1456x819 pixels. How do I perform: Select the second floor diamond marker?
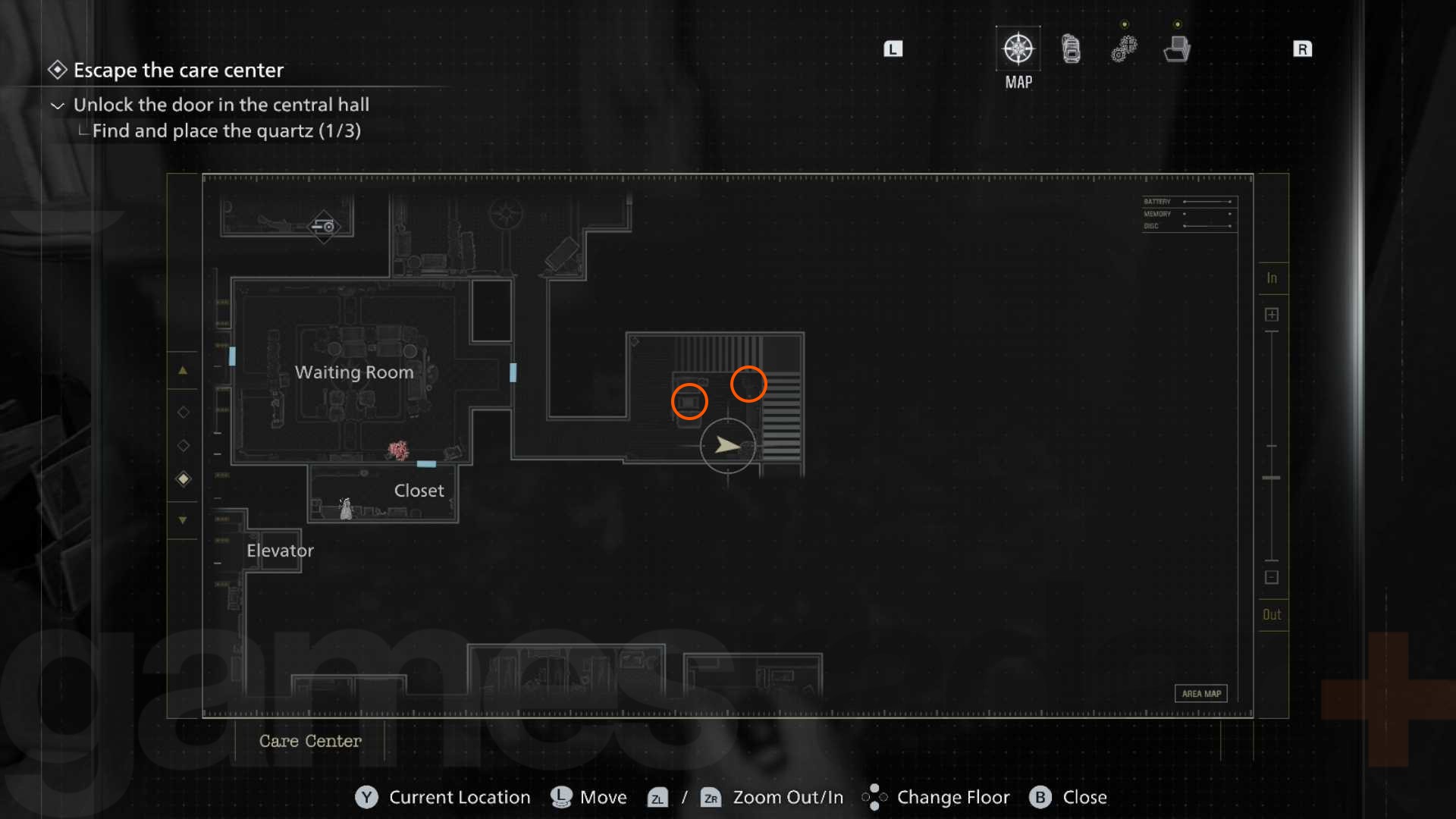coord(183,445)
